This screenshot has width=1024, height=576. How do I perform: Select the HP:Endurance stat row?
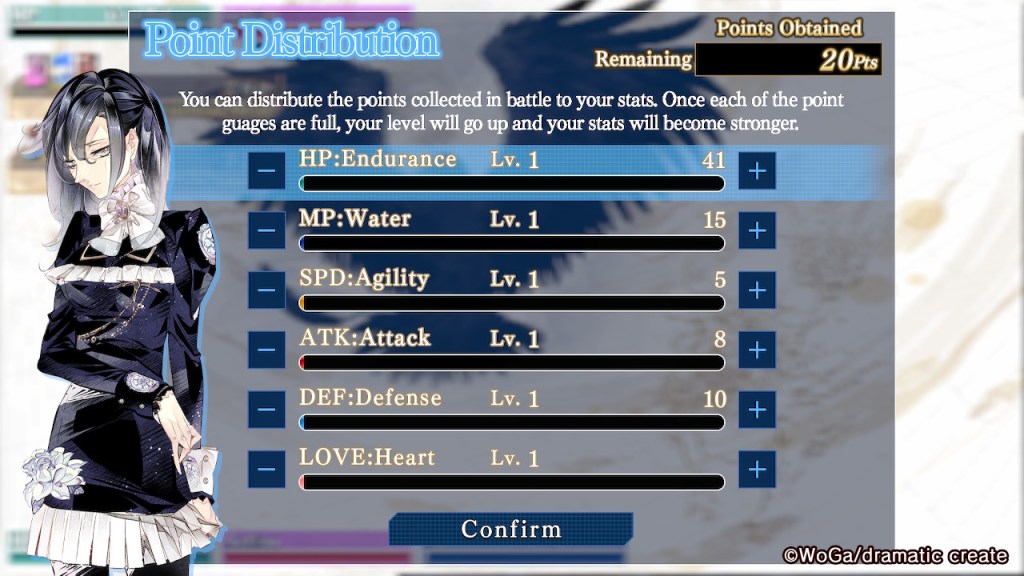click(x=511, y=160)
